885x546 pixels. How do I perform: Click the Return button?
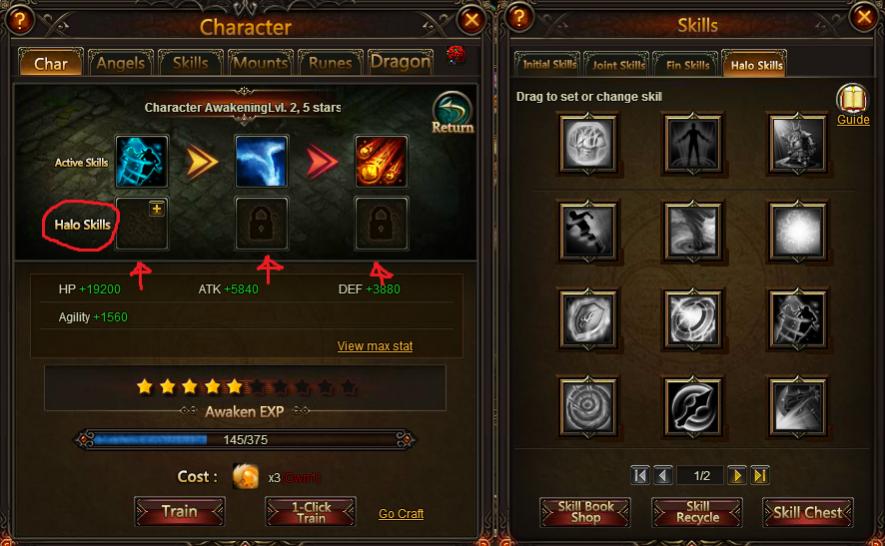pyautogui.click(x=452, y=113)
